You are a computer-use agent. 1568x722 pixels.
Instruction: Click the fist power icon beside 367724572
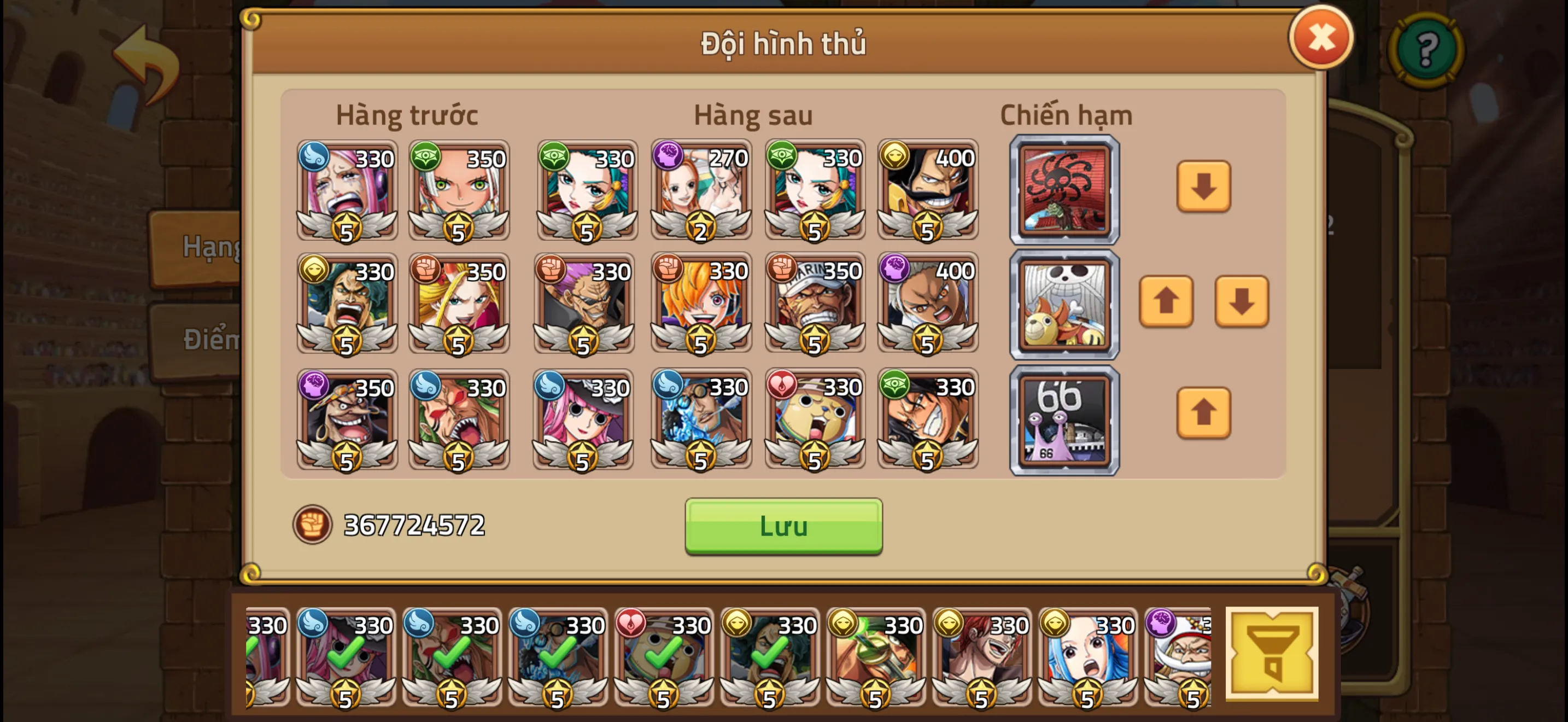point(314,525)
